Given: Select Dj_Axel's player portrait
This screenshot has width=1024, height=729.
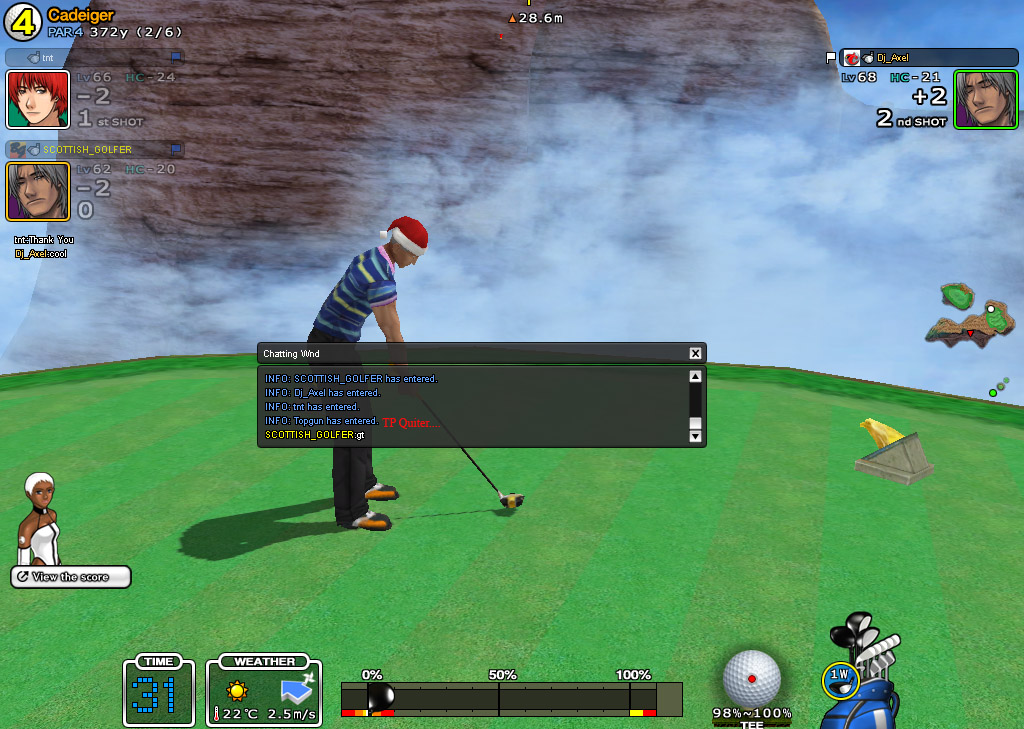Looking at the screenshot, I should tap(985, 99).
